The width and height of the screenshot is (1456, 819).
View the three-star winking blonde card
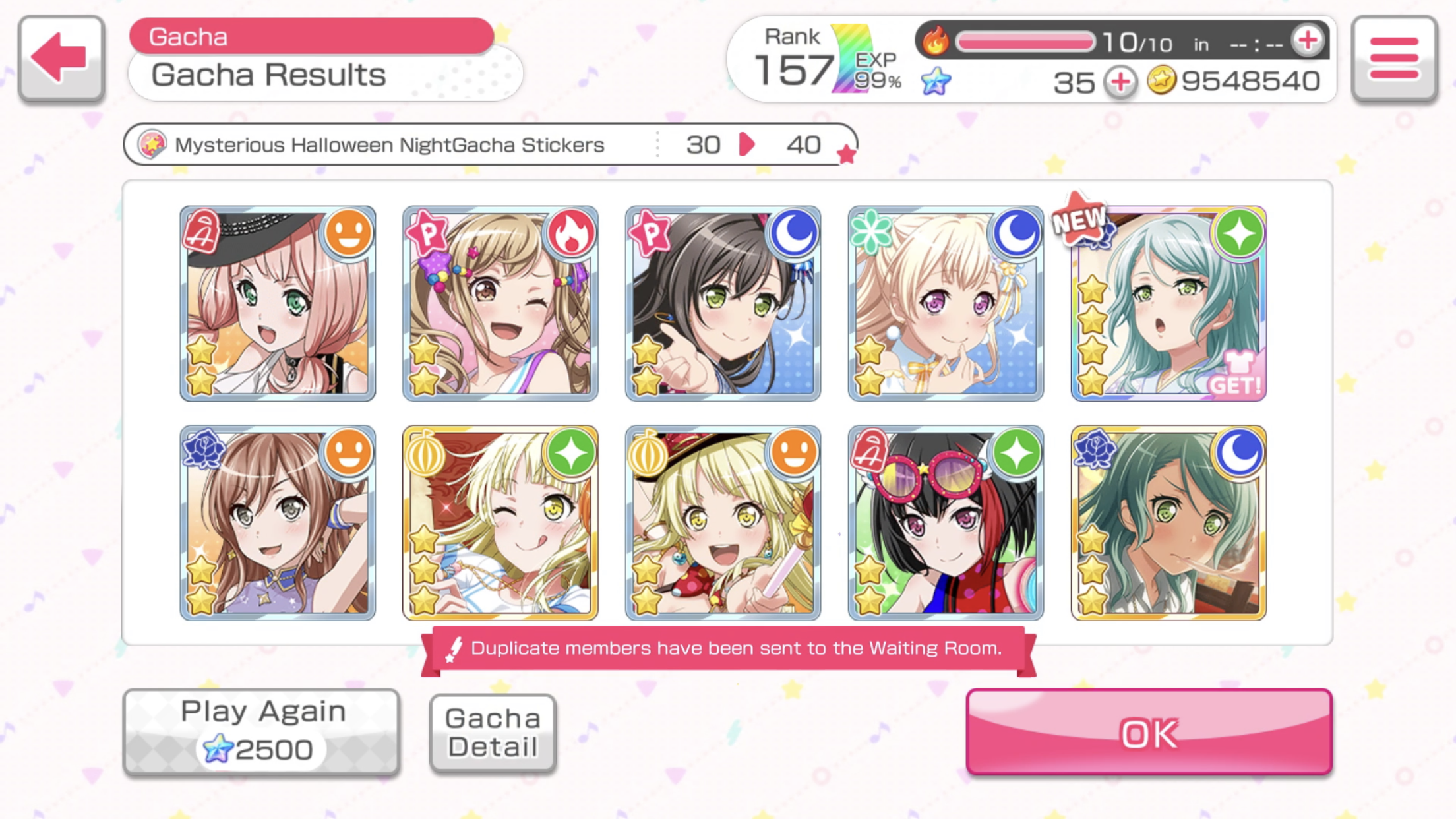500,522
